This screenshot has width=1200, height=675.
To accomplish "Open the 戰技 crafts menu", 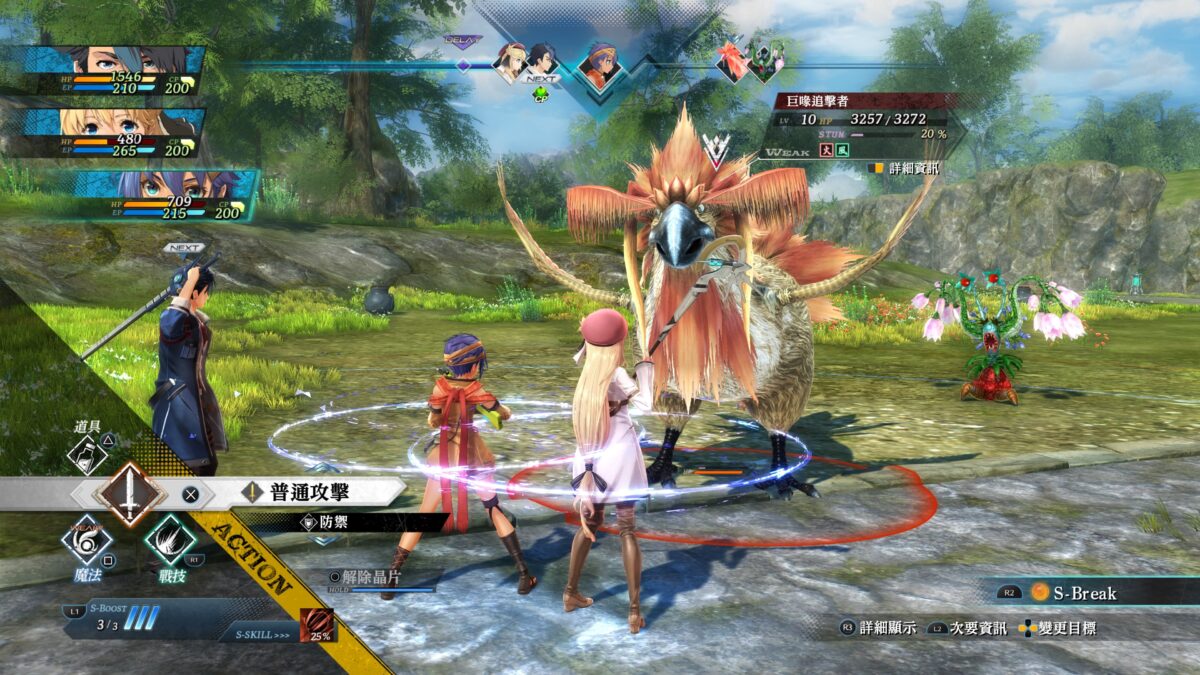I will 169,542.
